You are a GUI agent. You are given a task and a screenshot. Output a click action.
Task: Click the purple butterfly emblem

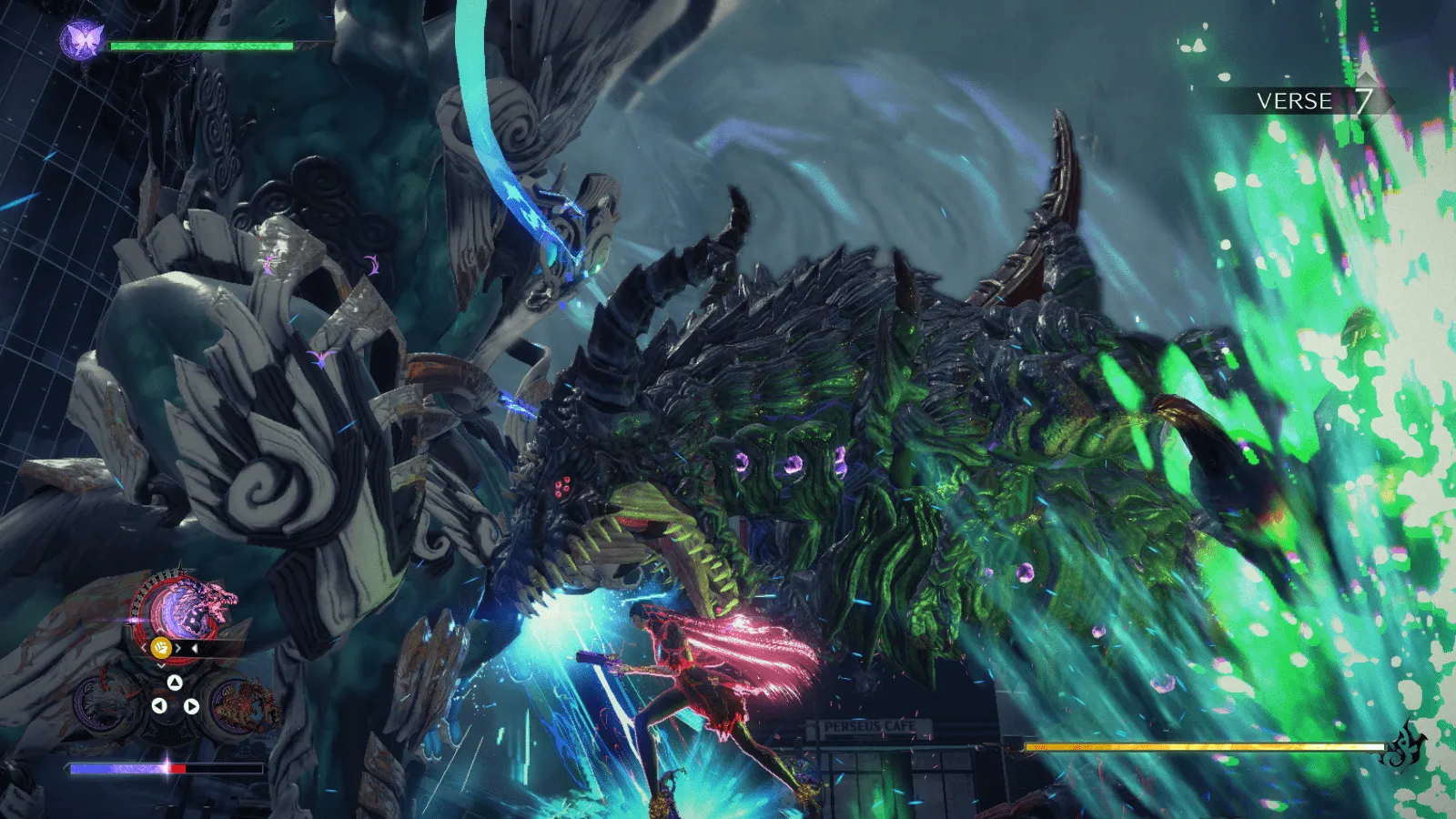click(x=82, y=40)
